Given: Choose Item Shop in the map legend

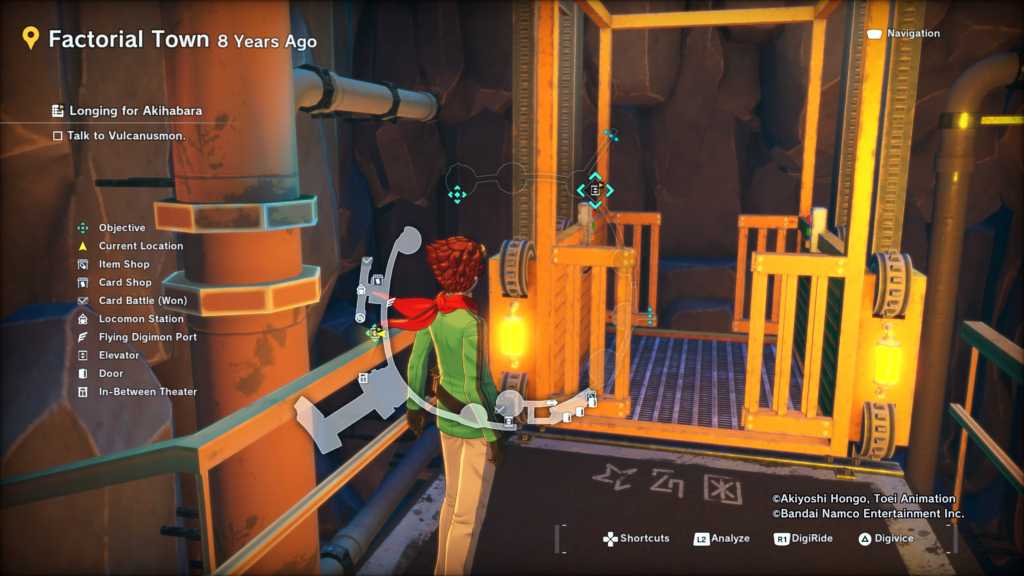Looking at the screenshot, I should point(124,264).
